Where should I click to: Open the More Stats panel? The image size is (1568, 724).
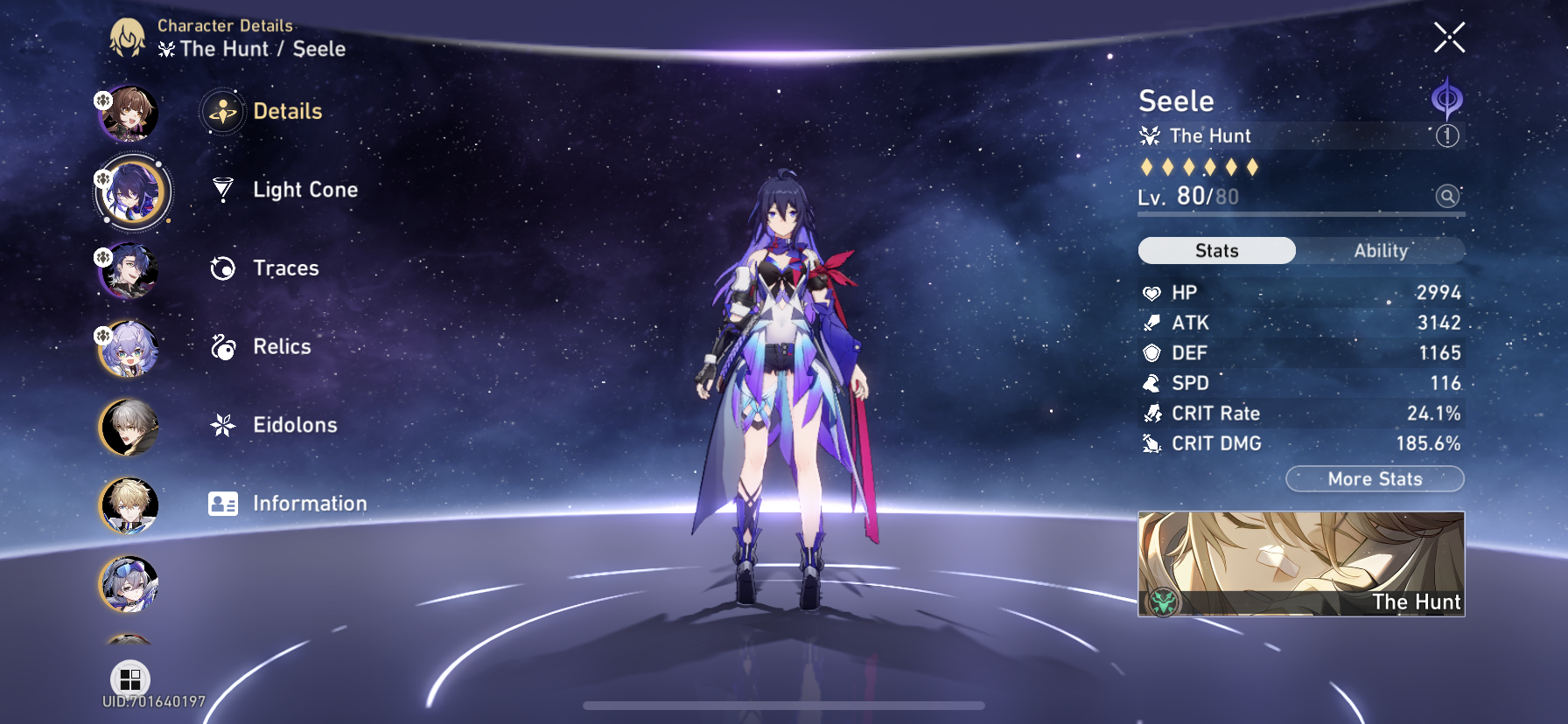1374,479
